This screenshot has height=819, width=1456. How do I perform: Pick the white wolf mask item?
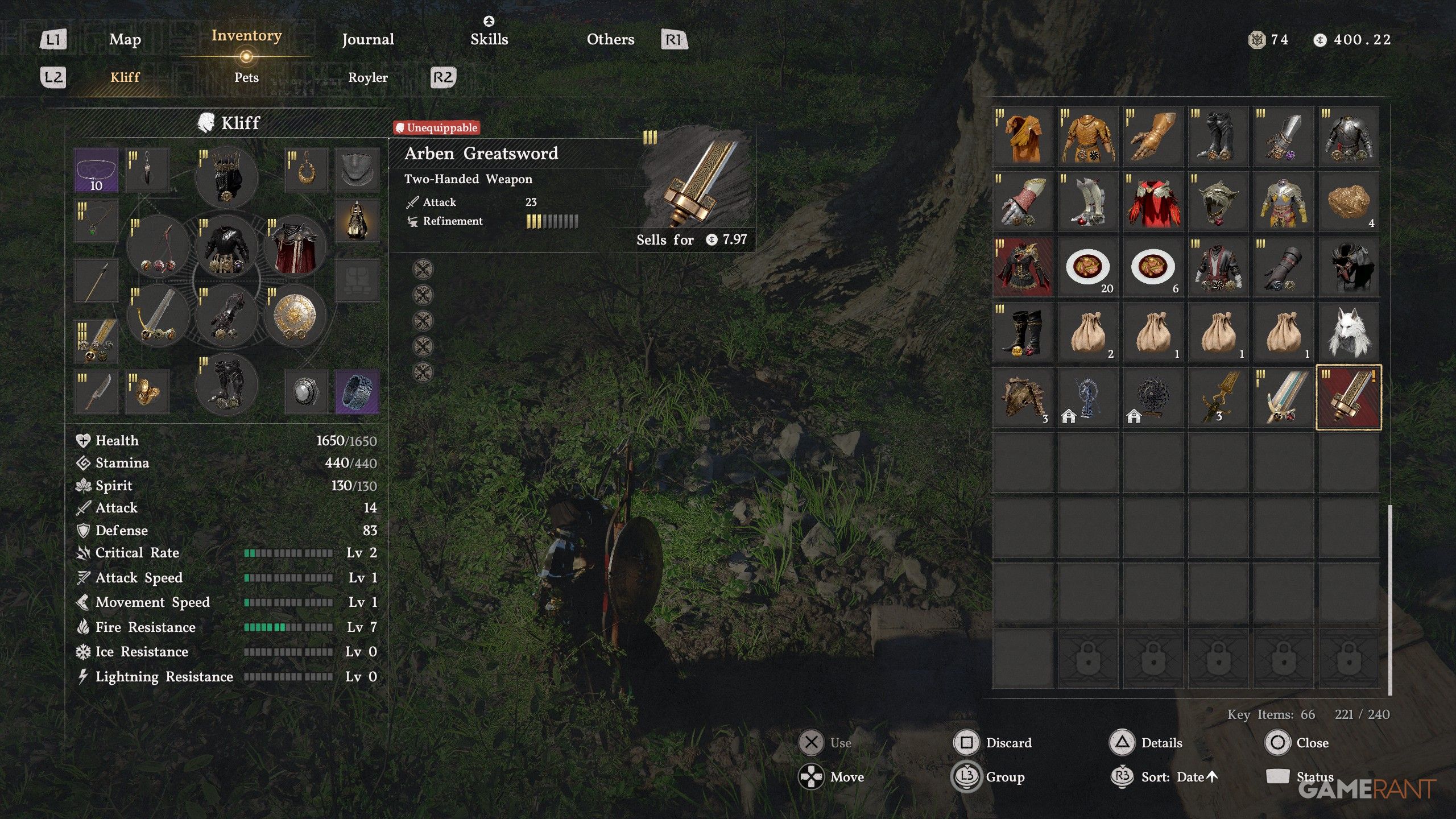click(x=1348, y=332)
